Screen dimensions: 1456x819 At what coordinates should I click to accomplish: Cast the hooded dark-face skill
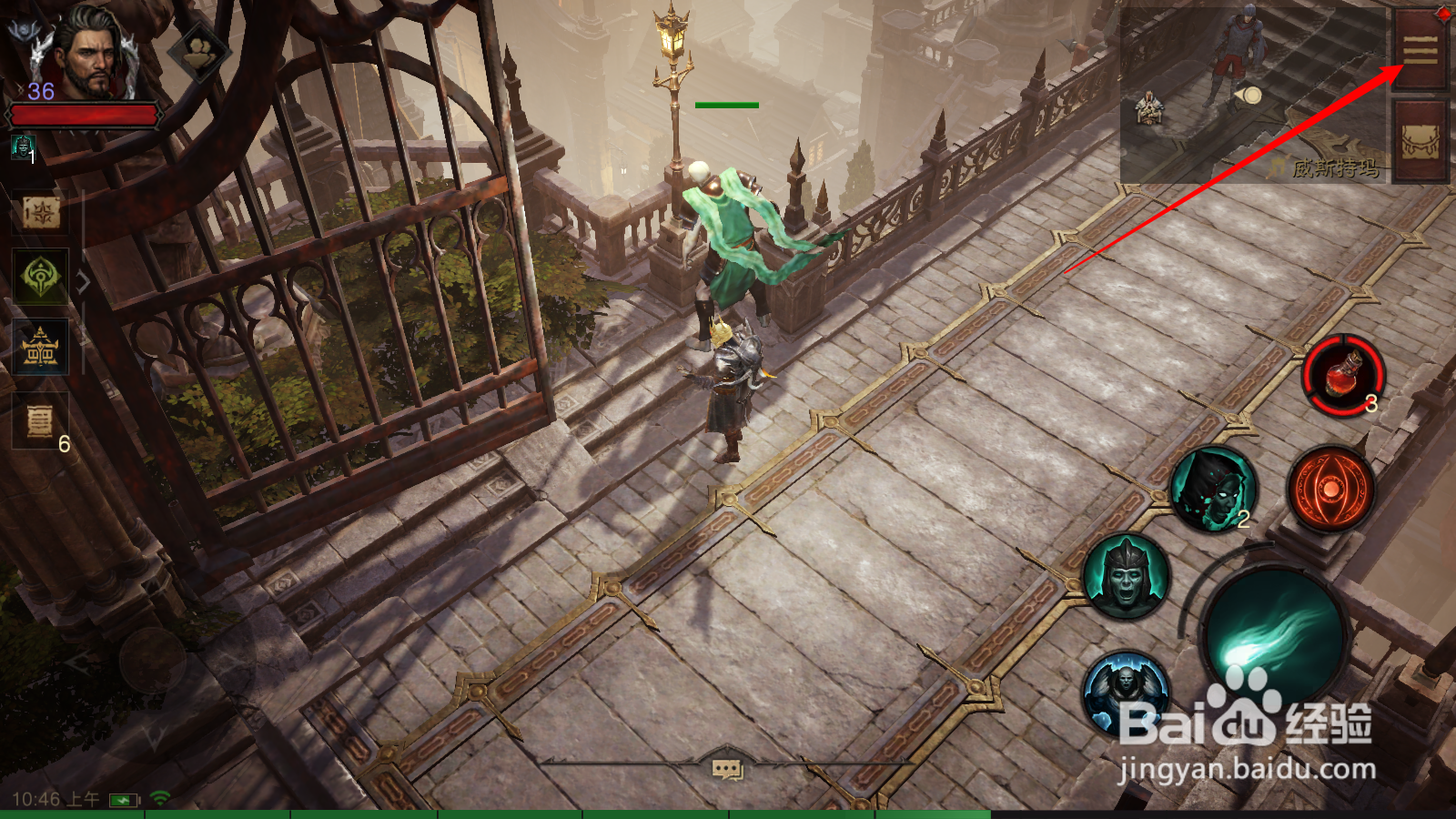[1213, 490]
